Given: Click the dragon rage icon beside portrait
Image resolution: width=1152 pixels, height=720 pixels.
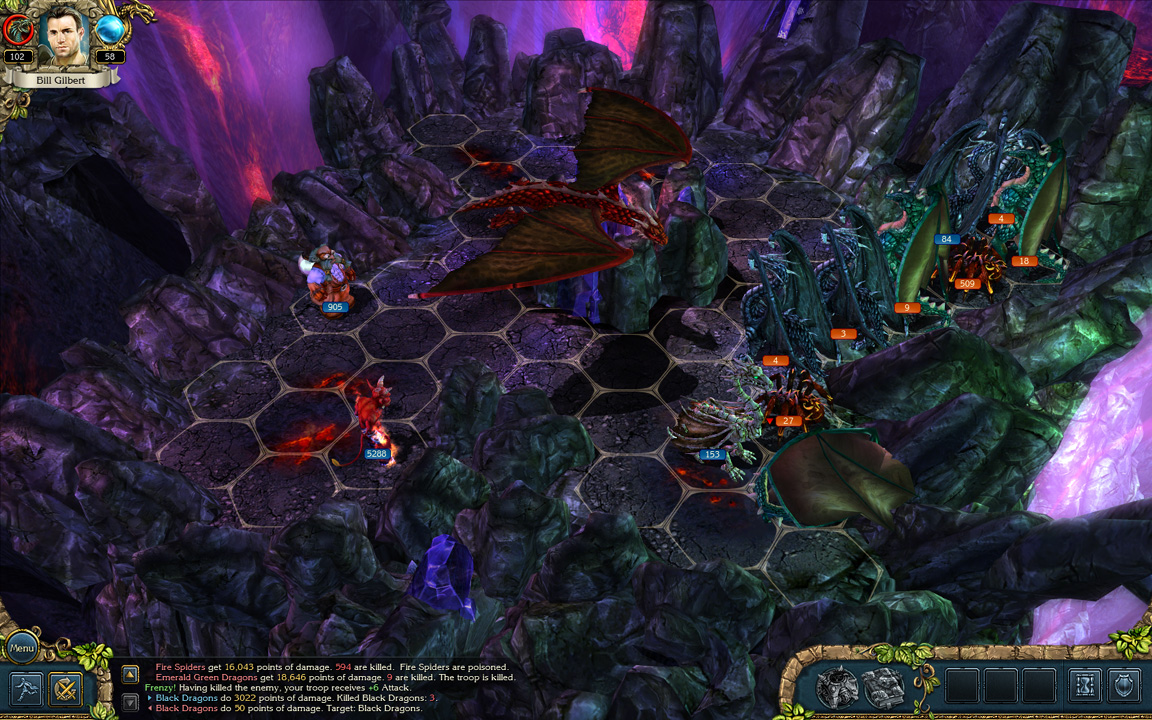Looking at the screenshot, I should [18, 32].
